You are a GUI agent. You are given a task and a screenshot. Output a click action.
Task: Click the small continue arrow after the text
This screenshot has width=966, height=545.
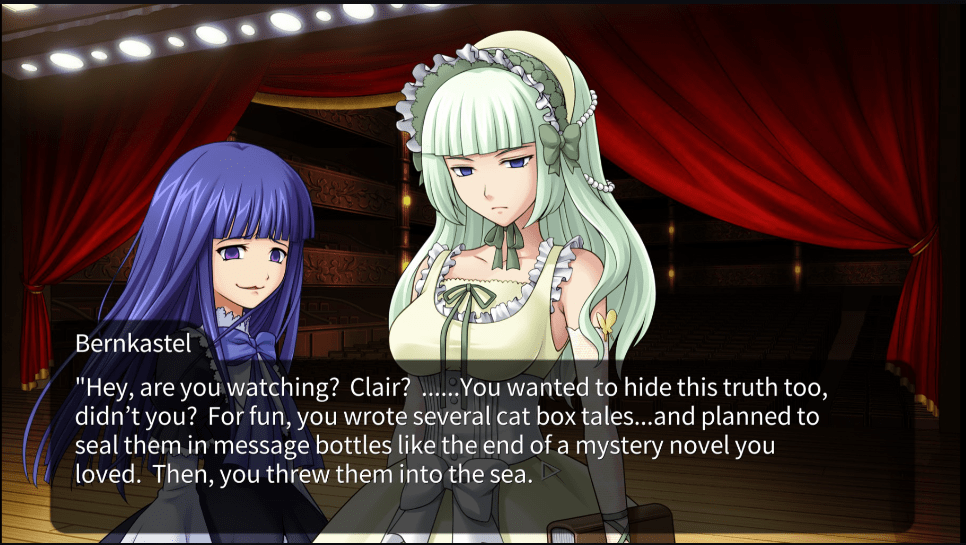point(548,470)
